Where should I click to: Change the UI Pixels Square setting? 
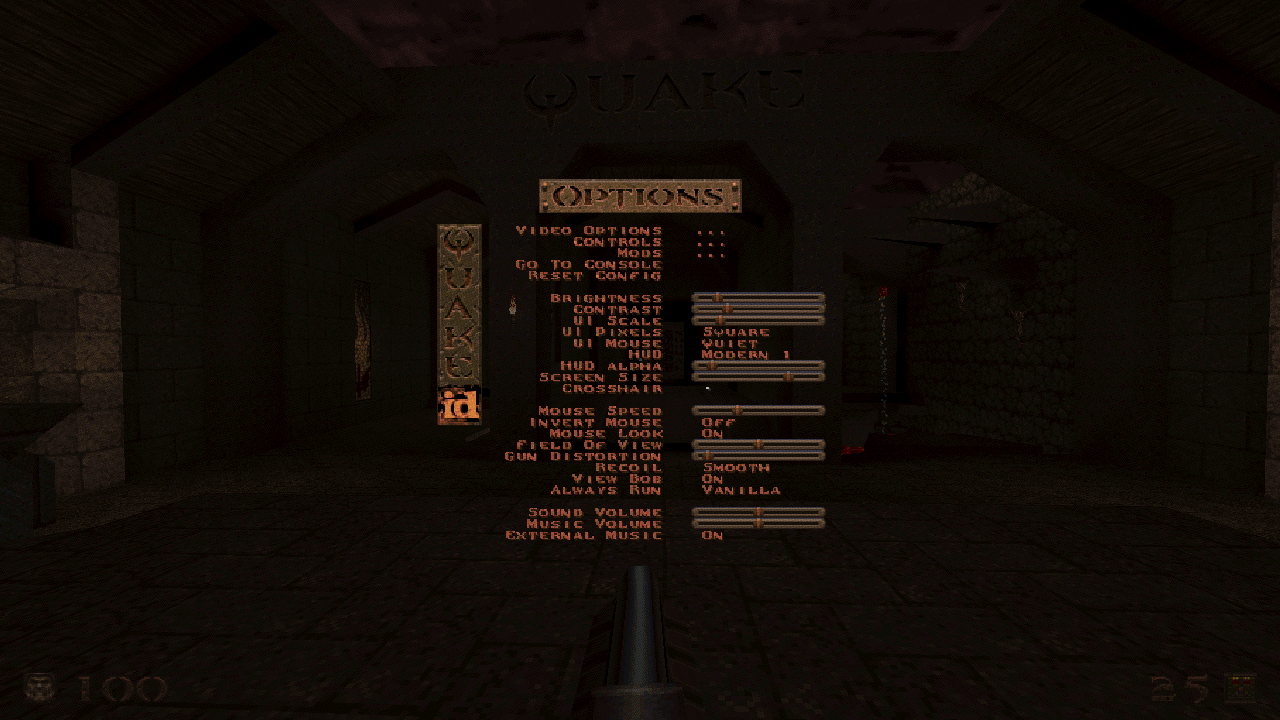point(737,331)
